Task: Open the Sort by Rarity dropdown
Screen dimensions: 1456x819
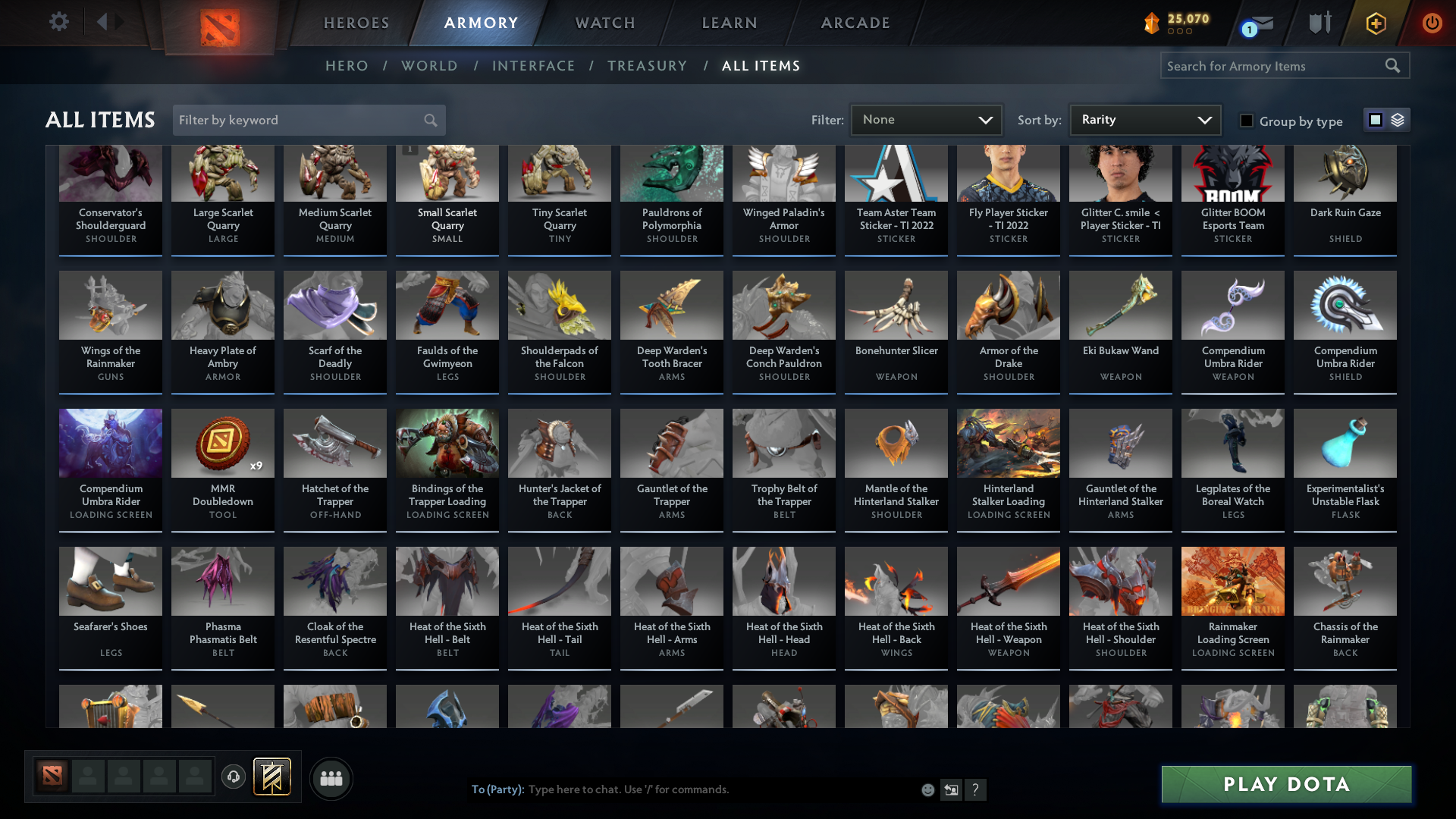Action: tap(1144, 119)
